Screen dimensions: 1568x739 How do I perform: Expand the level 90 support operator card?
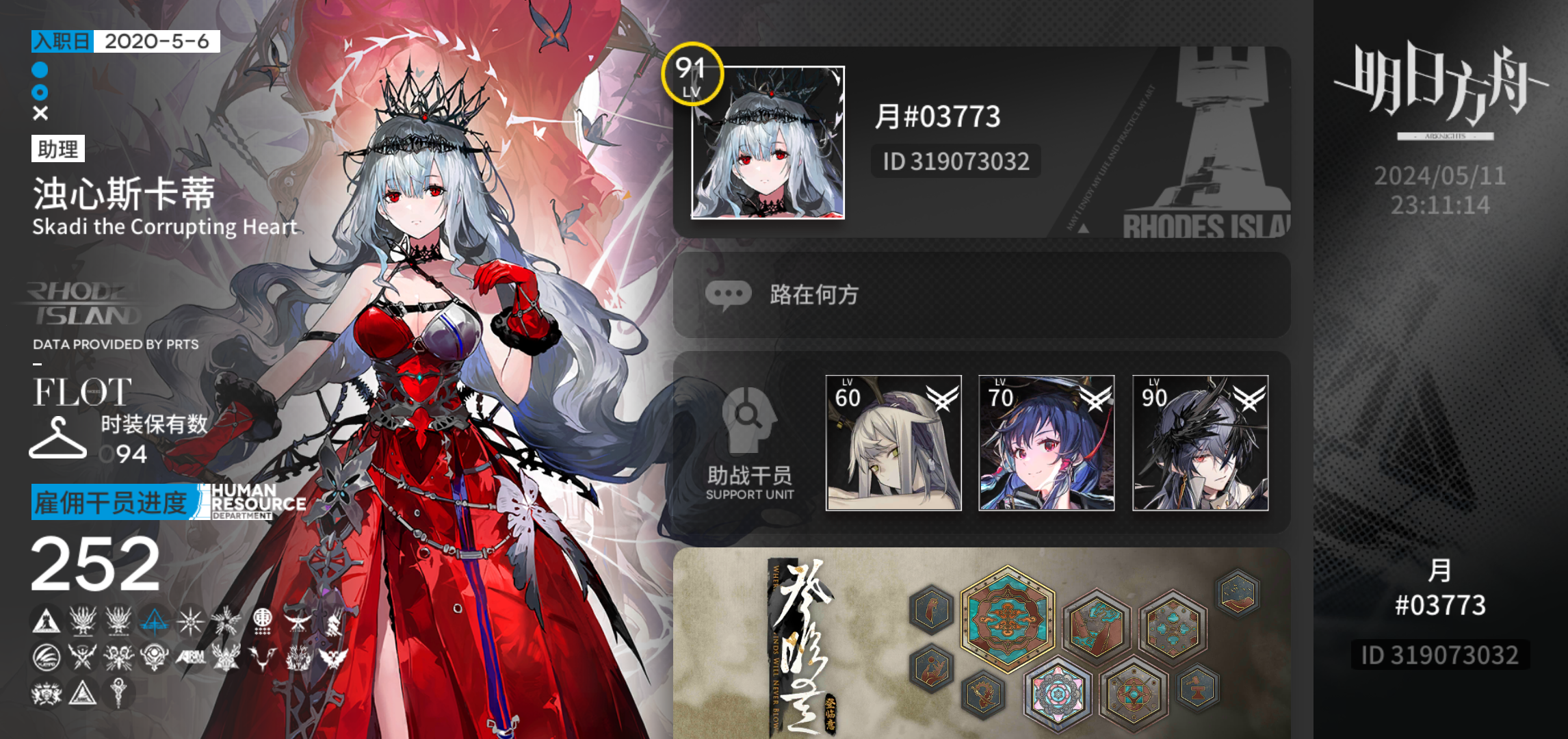pyautogui.click(x=1201, y=441)
